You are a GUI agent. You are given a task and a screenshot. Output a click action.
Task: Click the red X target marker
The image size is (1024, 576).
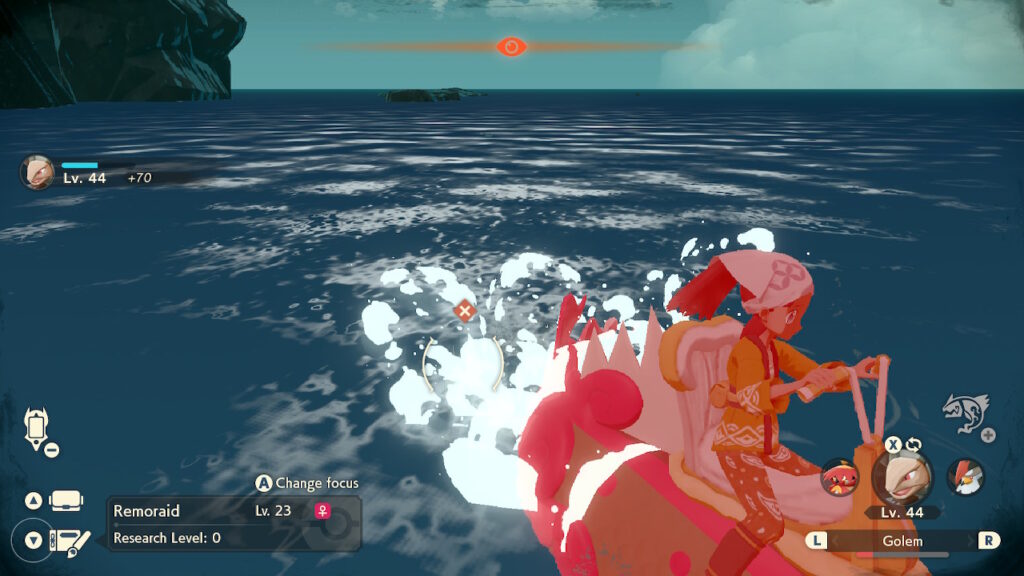coord(464,310)
